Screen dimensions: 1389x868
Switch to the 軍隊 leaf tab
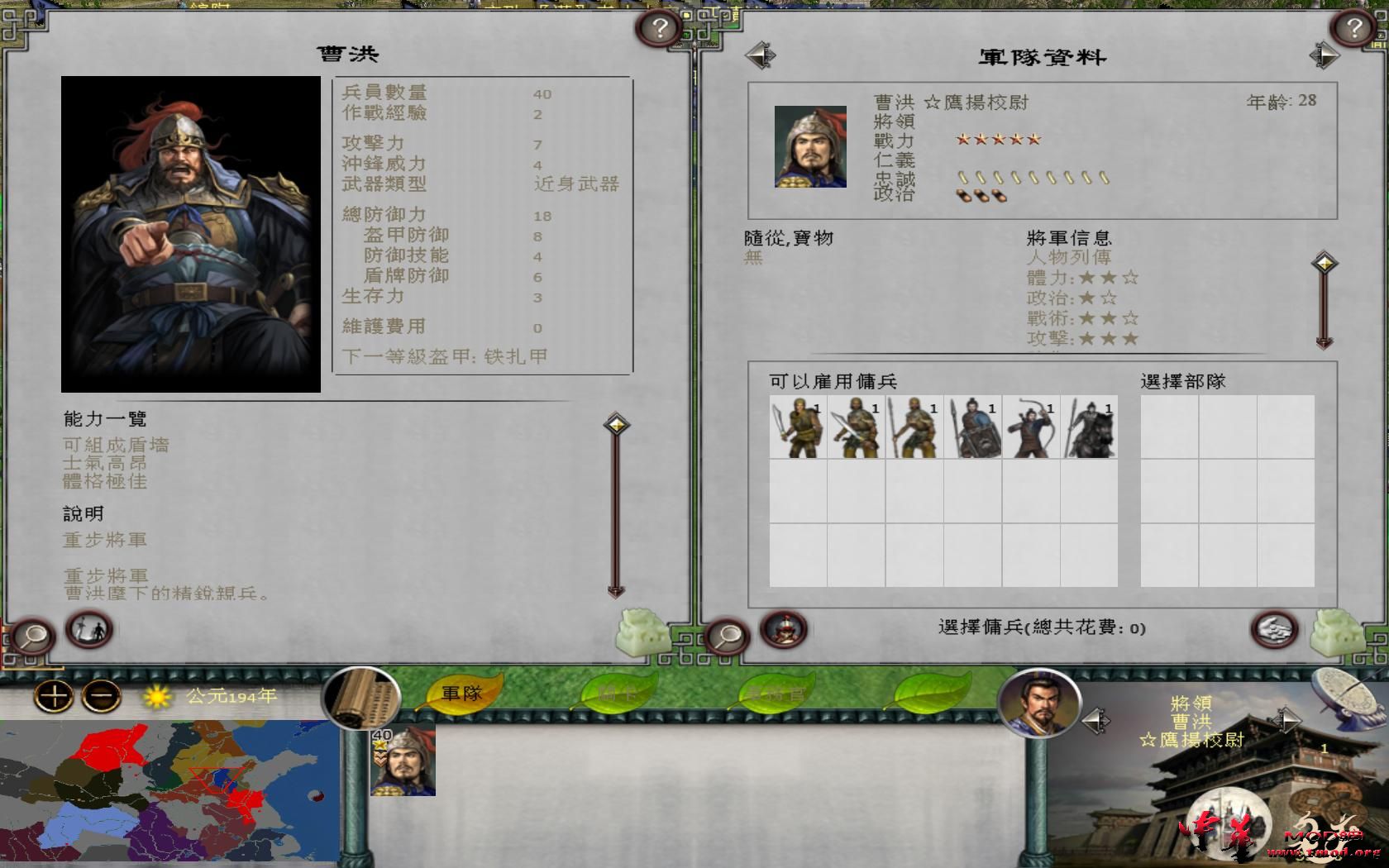(x=463, y=694)
